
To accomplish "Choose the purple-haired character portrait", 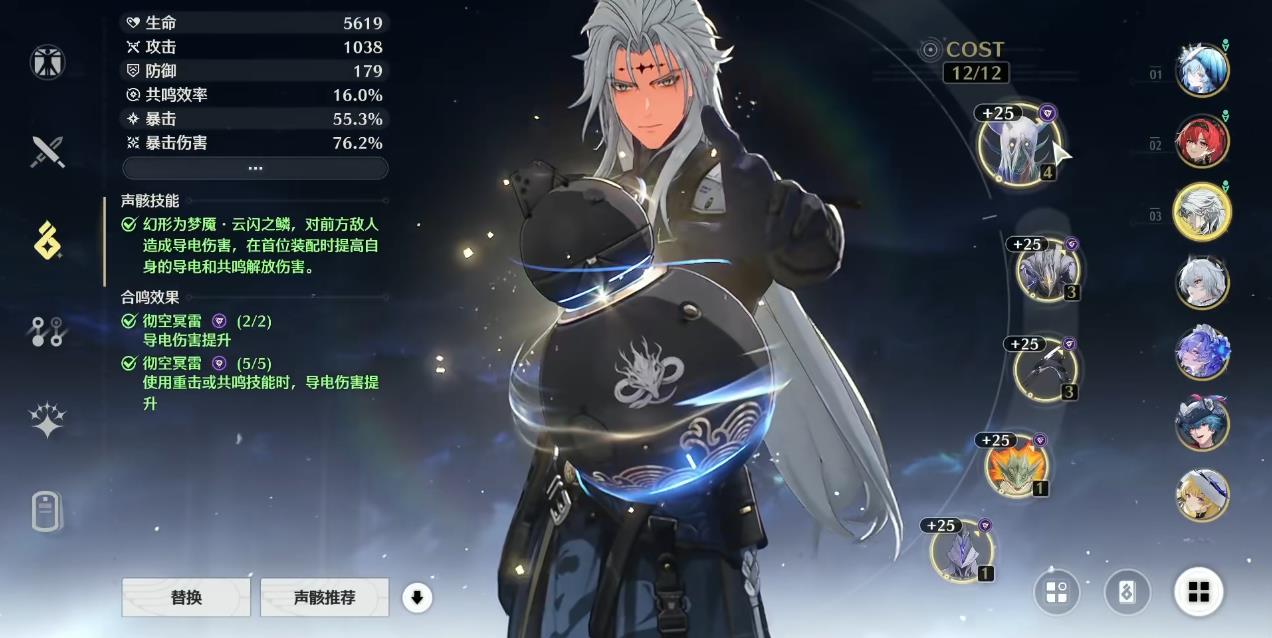I will (x=1201, y=352).
